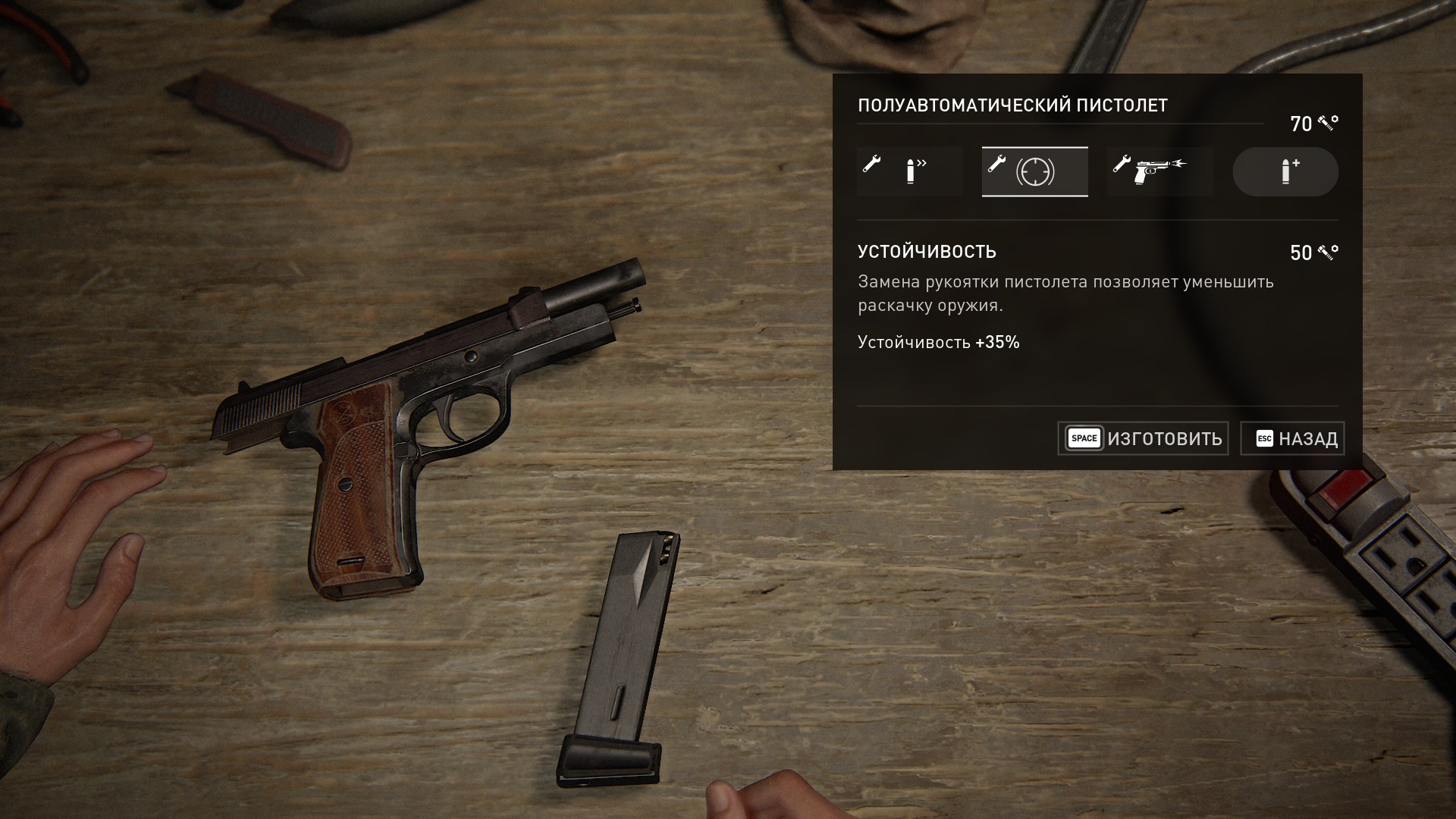Pick the magazine capacity upgrade
1456x819 pixels.
tap(1285, 172)
